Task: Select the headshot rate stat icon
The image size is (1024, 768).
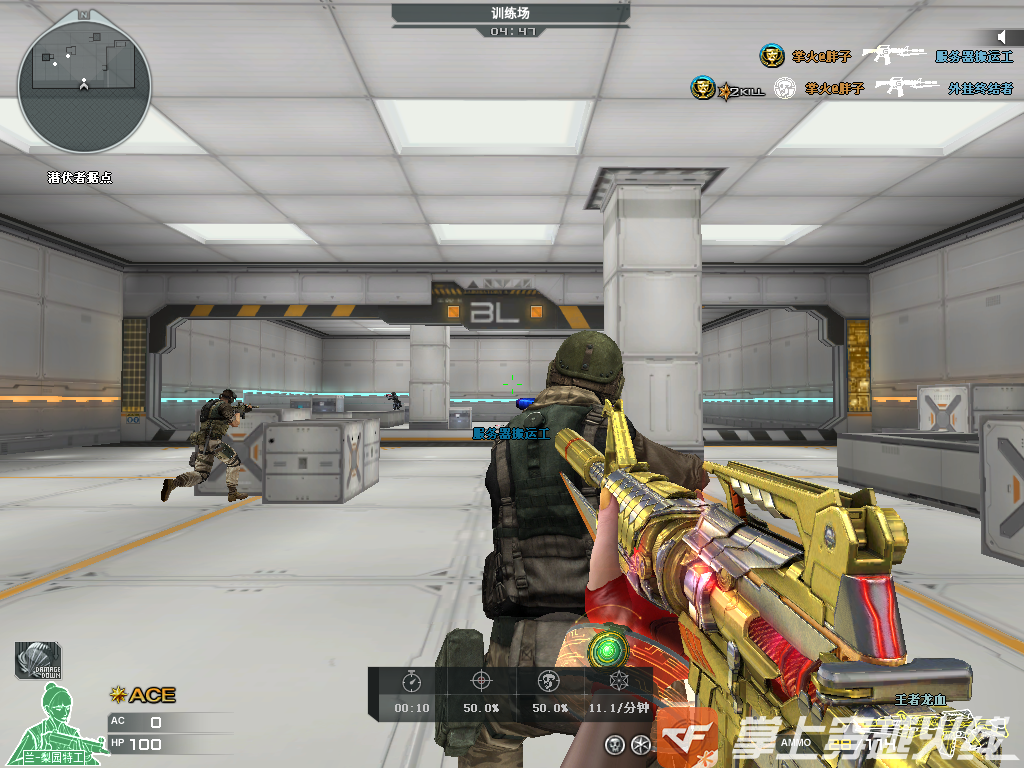Action: [548, 682]
